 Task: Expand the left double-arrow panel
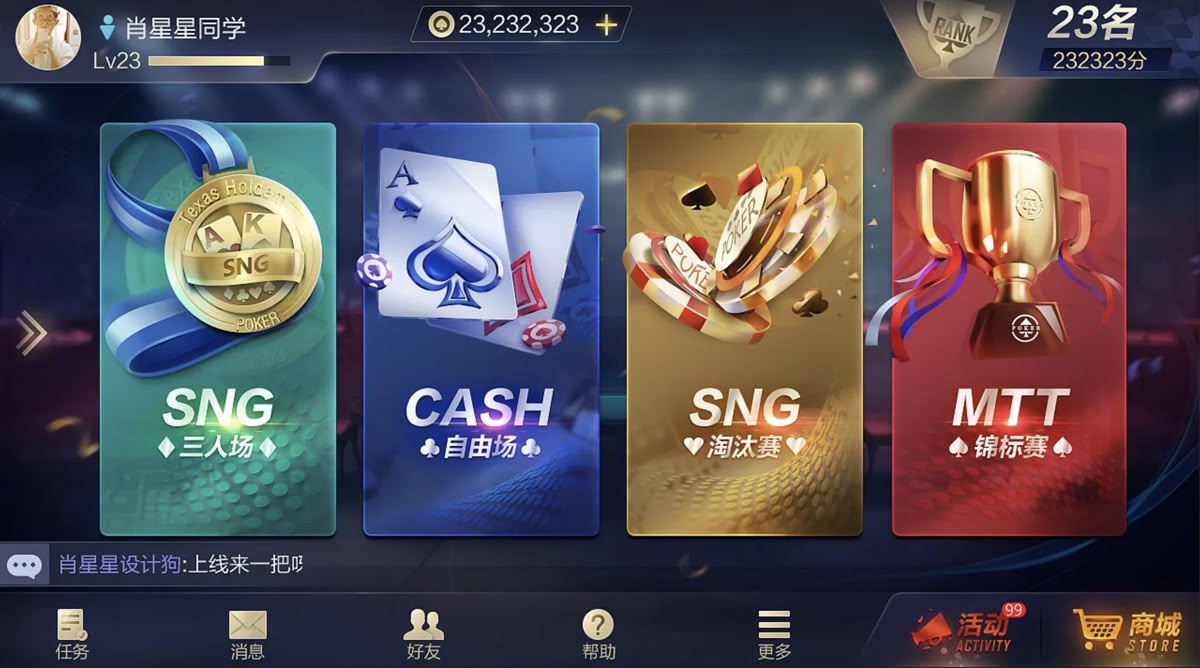pyautogui.click(x=31, y=333)
